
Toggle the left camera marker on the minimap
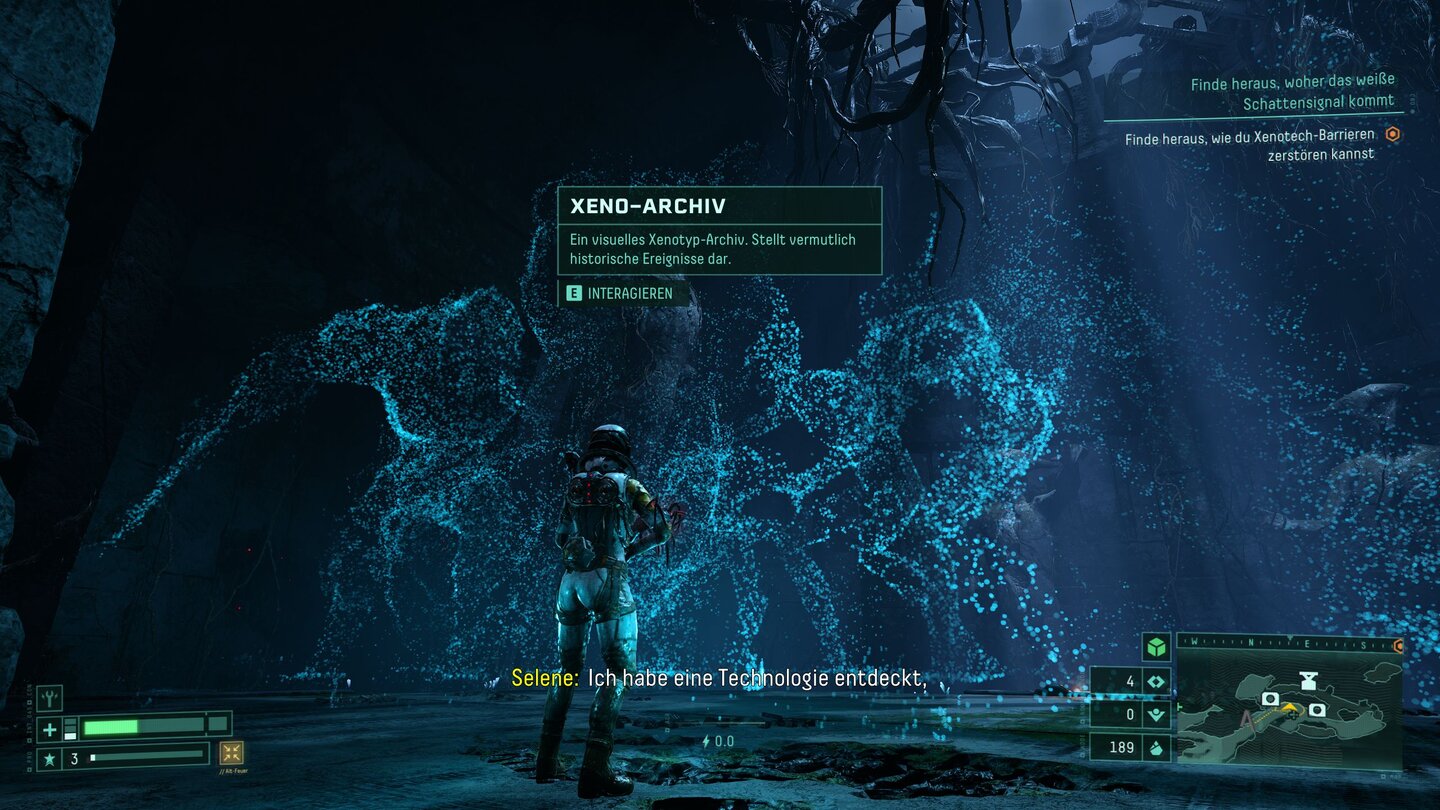click(1270, 698)
